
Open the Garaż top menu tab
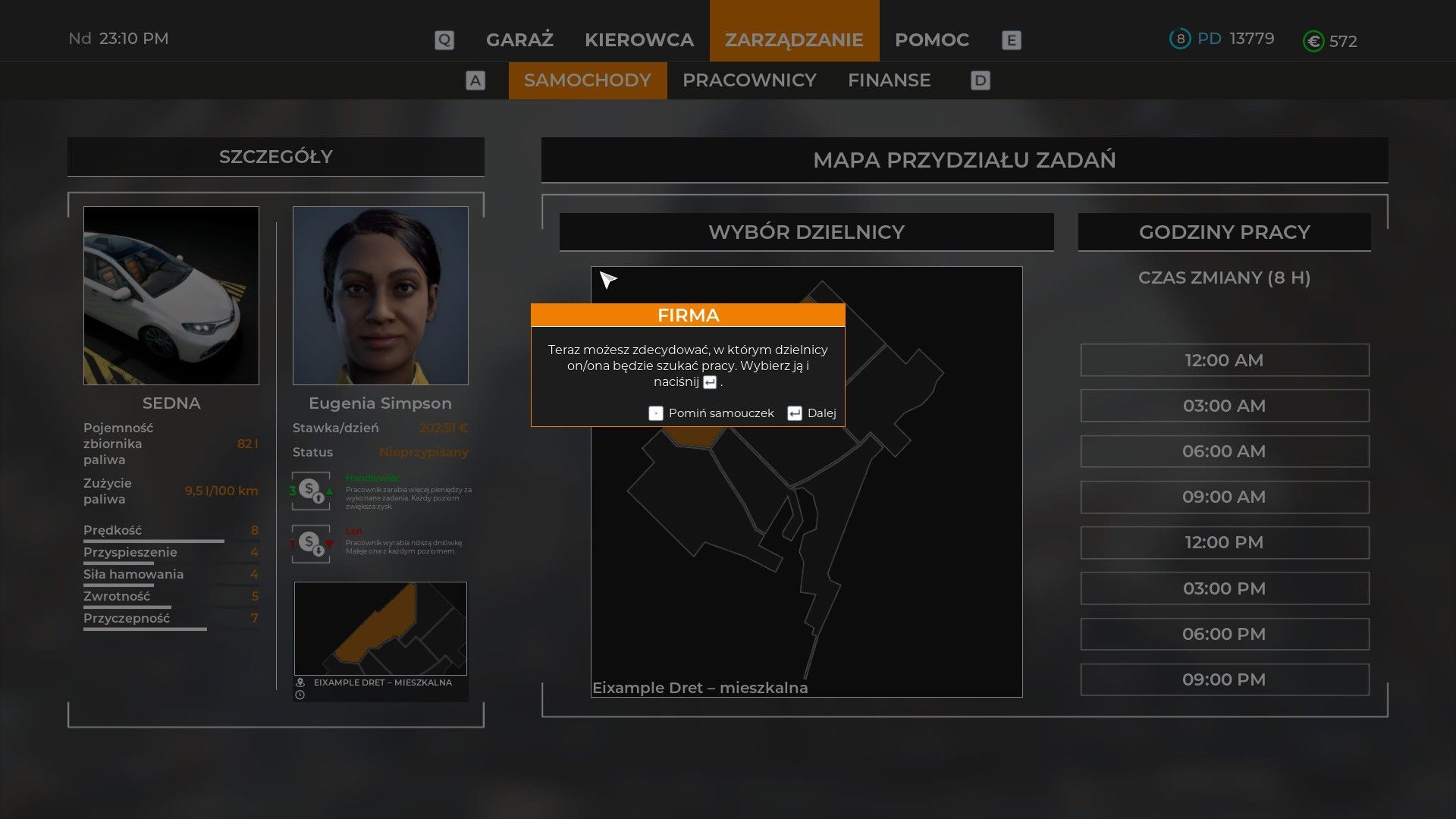tap(519, 39)
